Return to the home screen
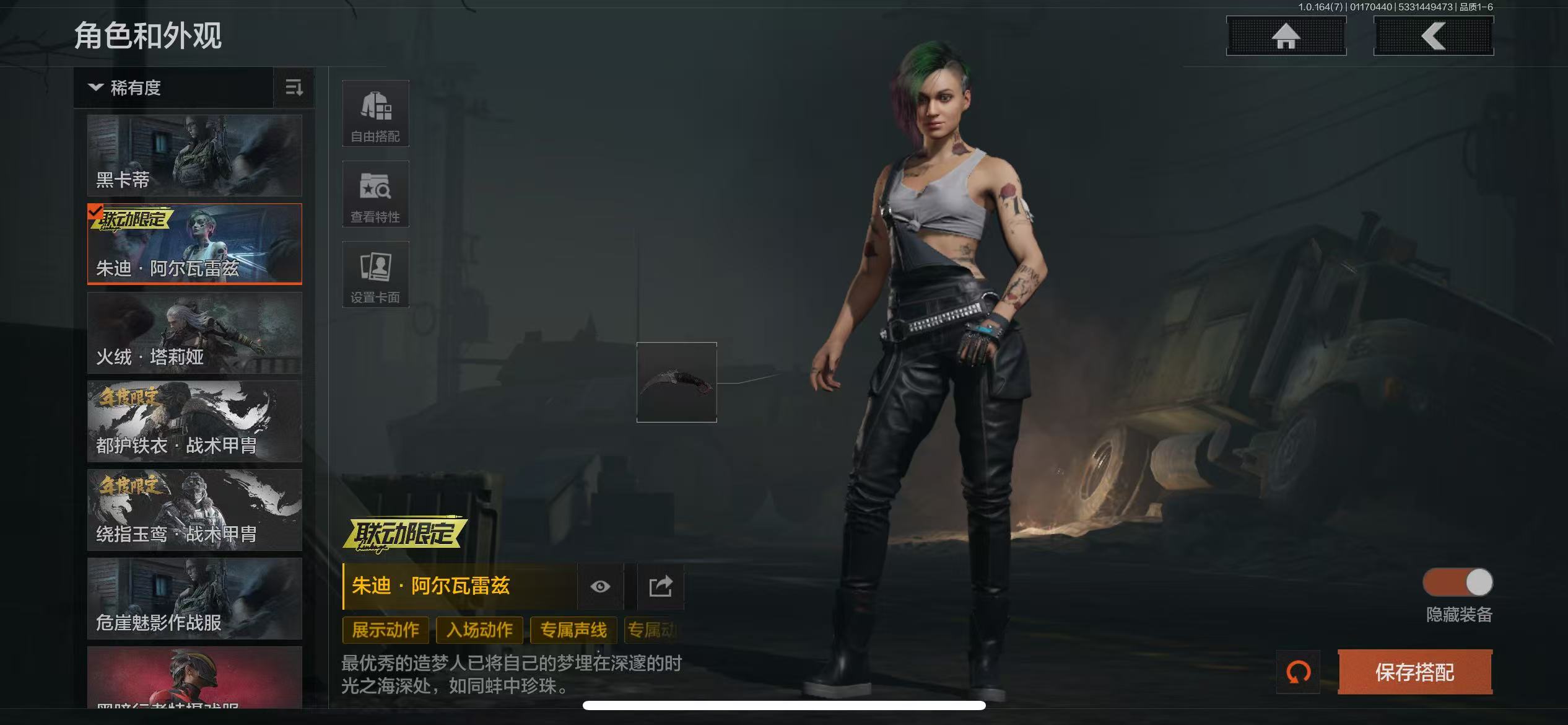 point(1286,36)
